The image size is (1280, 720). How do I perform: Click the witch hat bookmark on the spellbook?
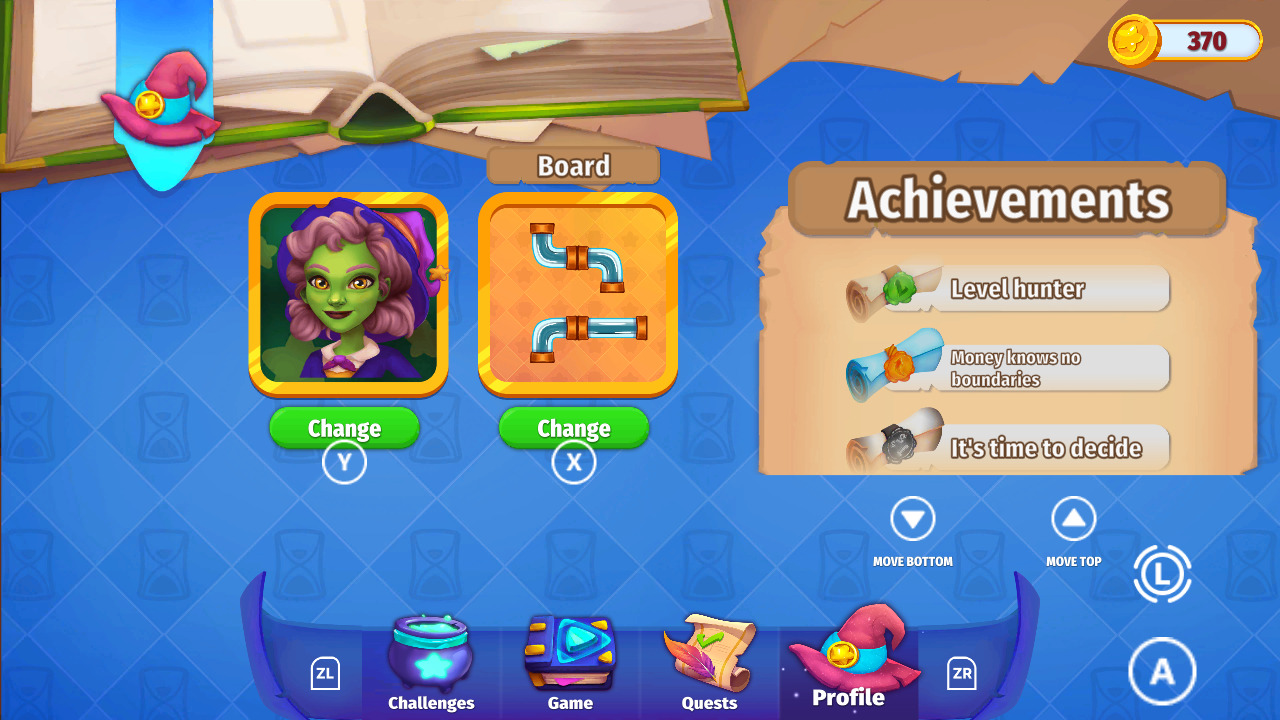click(160, 100)
